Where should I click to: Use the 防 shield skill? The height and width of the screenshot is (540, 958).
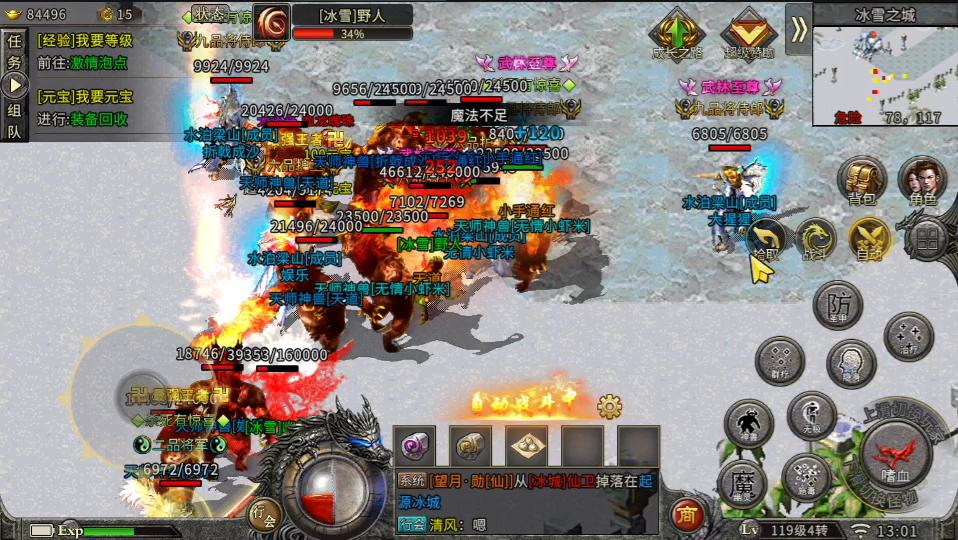tap(838, 304)
